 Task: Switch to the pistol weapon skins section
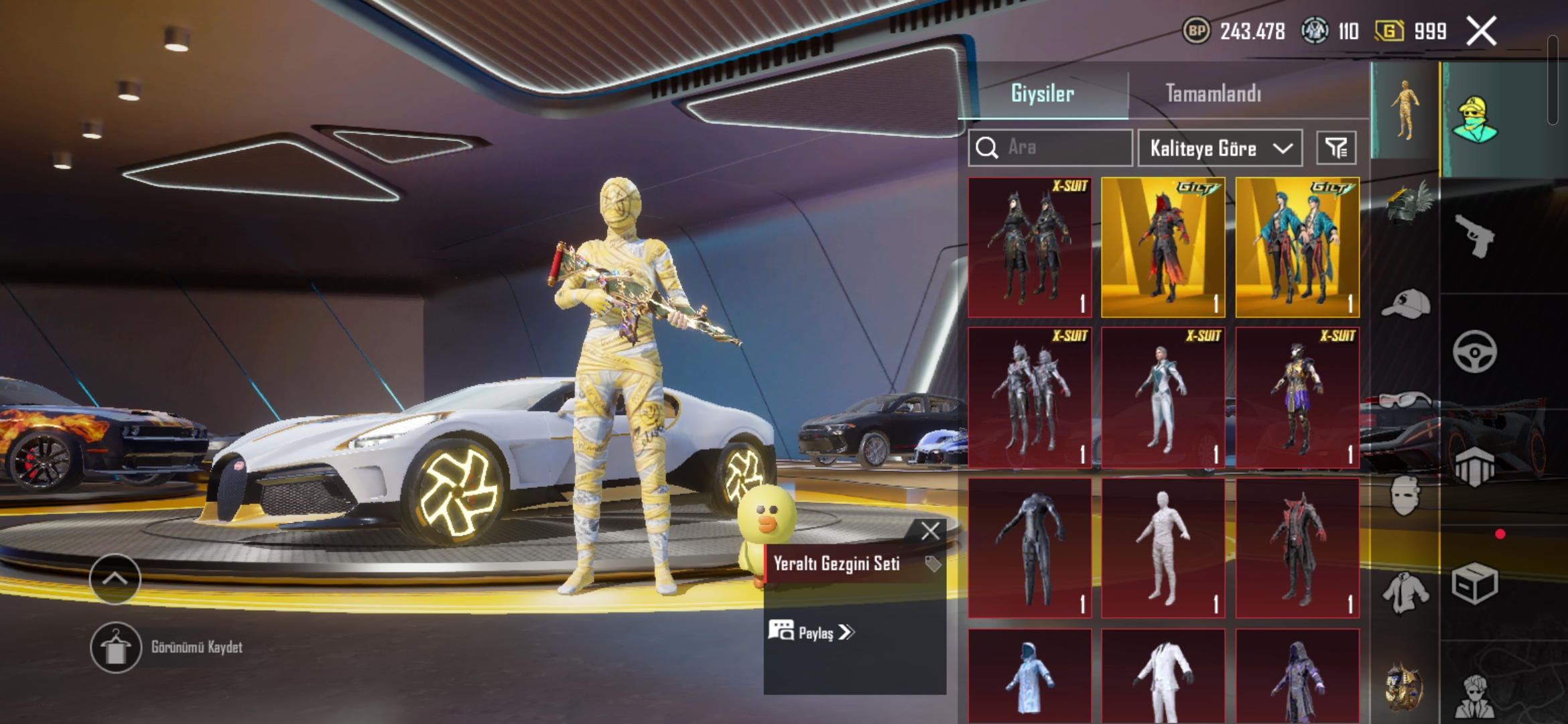point(1475,236)
